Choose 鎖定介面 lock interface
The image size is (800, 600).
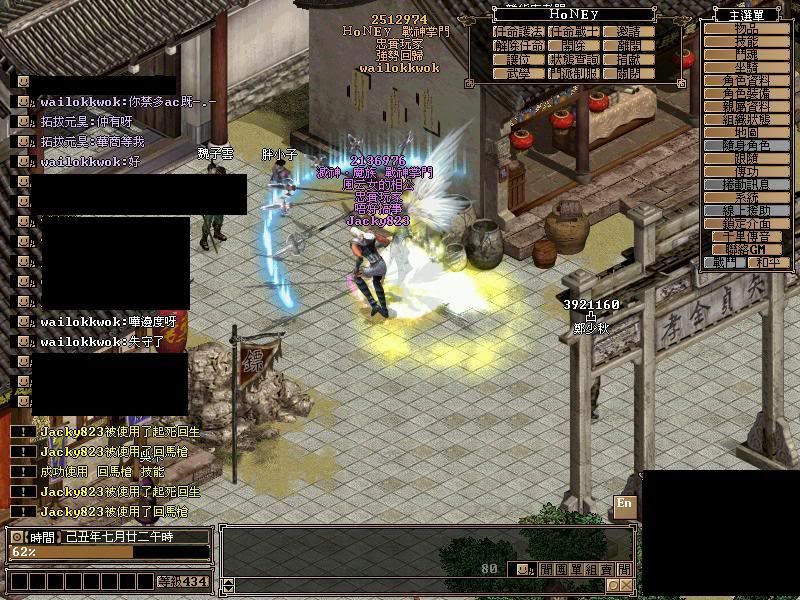[744, 224]
